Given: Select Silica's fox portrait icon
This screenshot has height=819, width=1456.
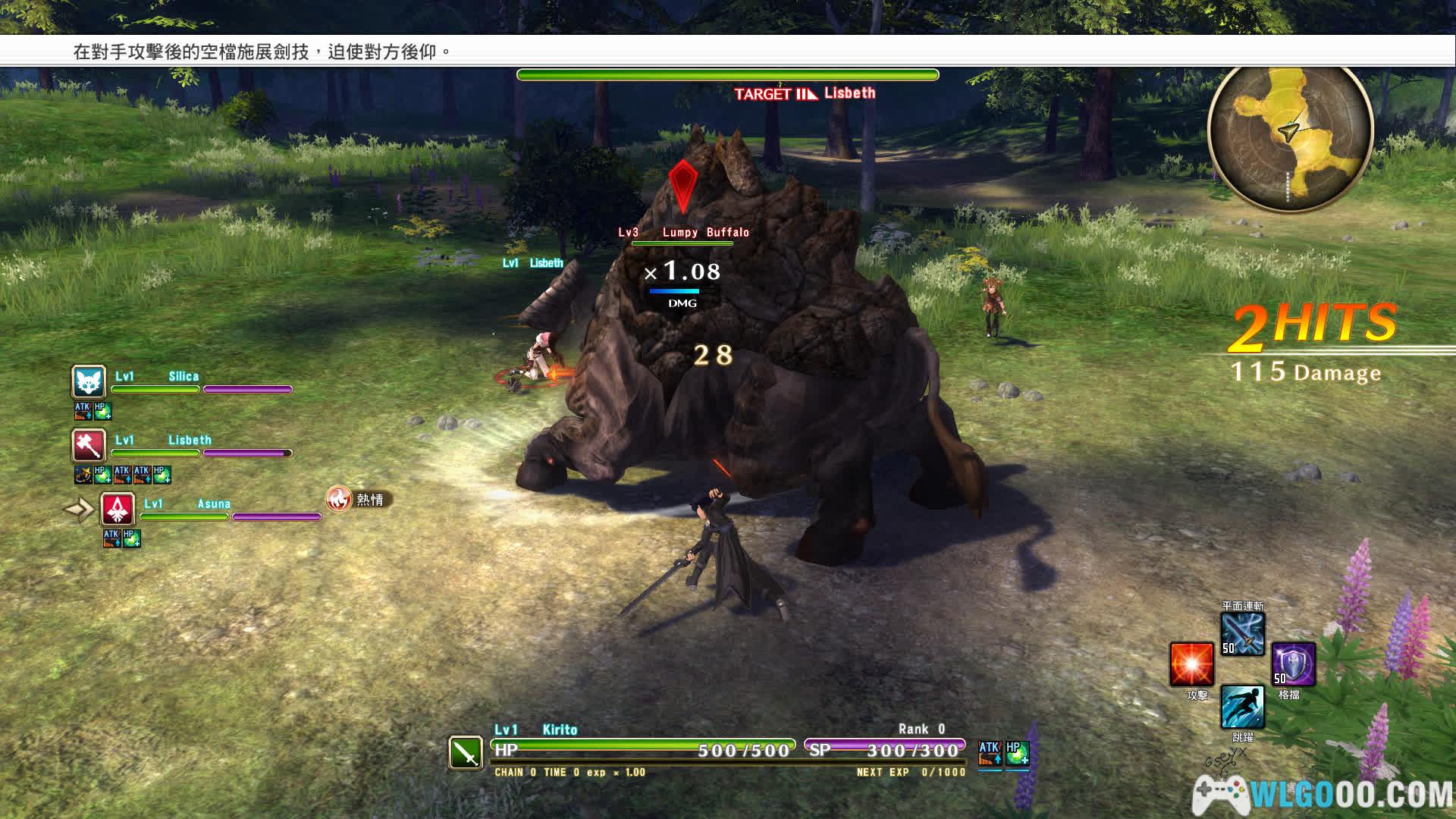Looking at the screenshot, I should pyautogui.click(x=89, y=381).
